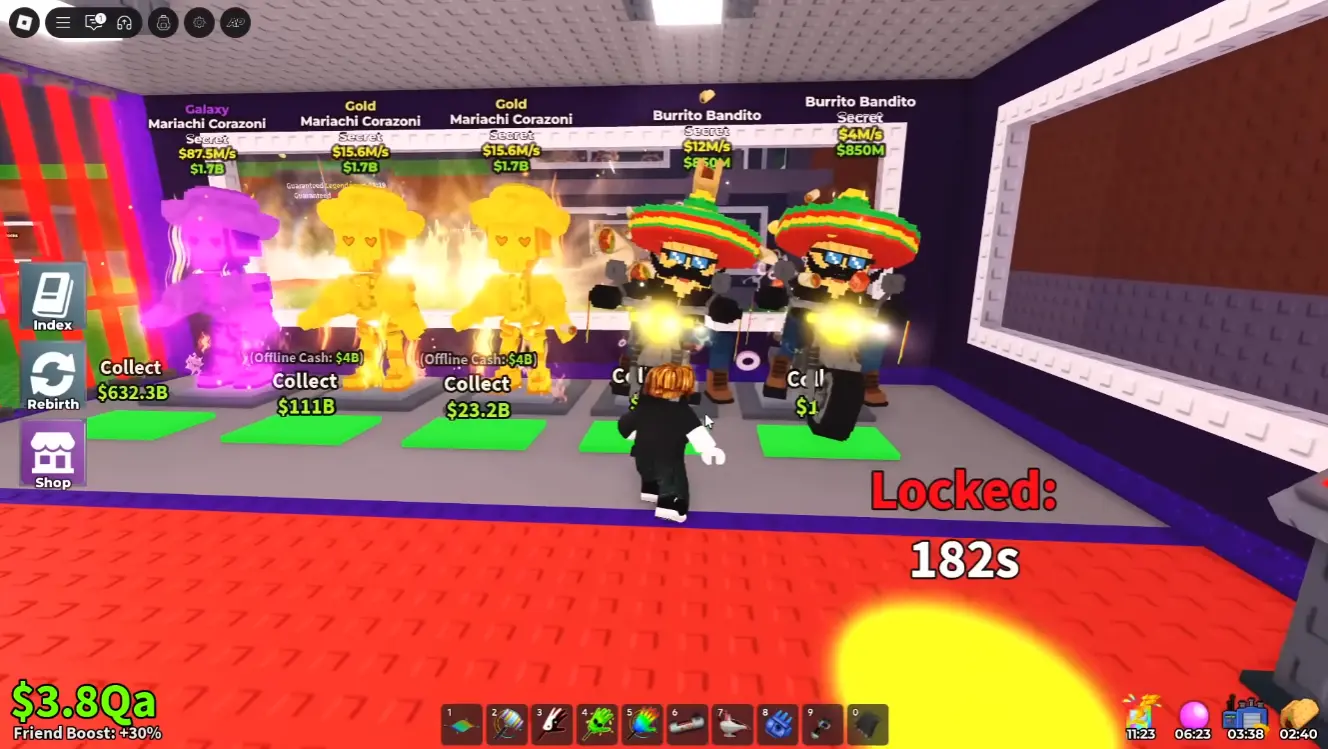Click the pink orb timer icon
Image resolution: width=1328 pixels, height=749 pixels.
click(x=1194, y=715)
